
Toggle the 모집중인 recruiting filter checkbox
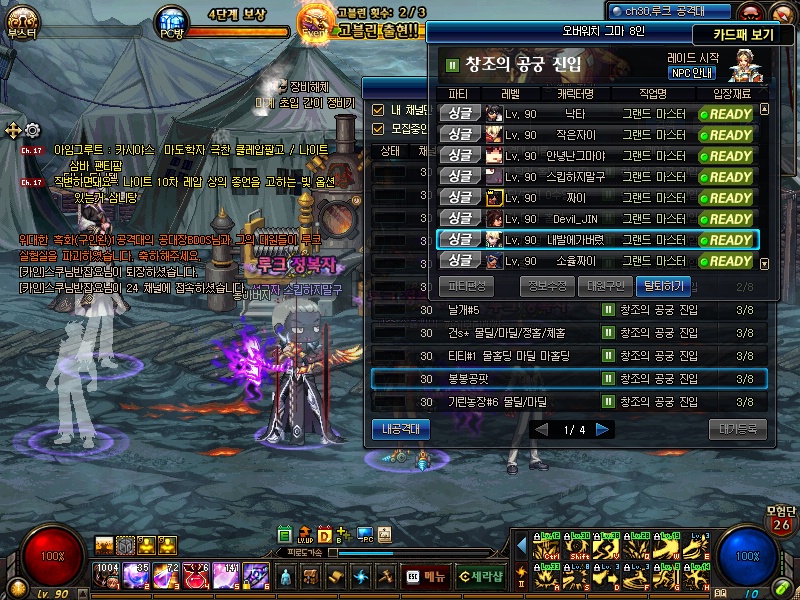(378, 129)
